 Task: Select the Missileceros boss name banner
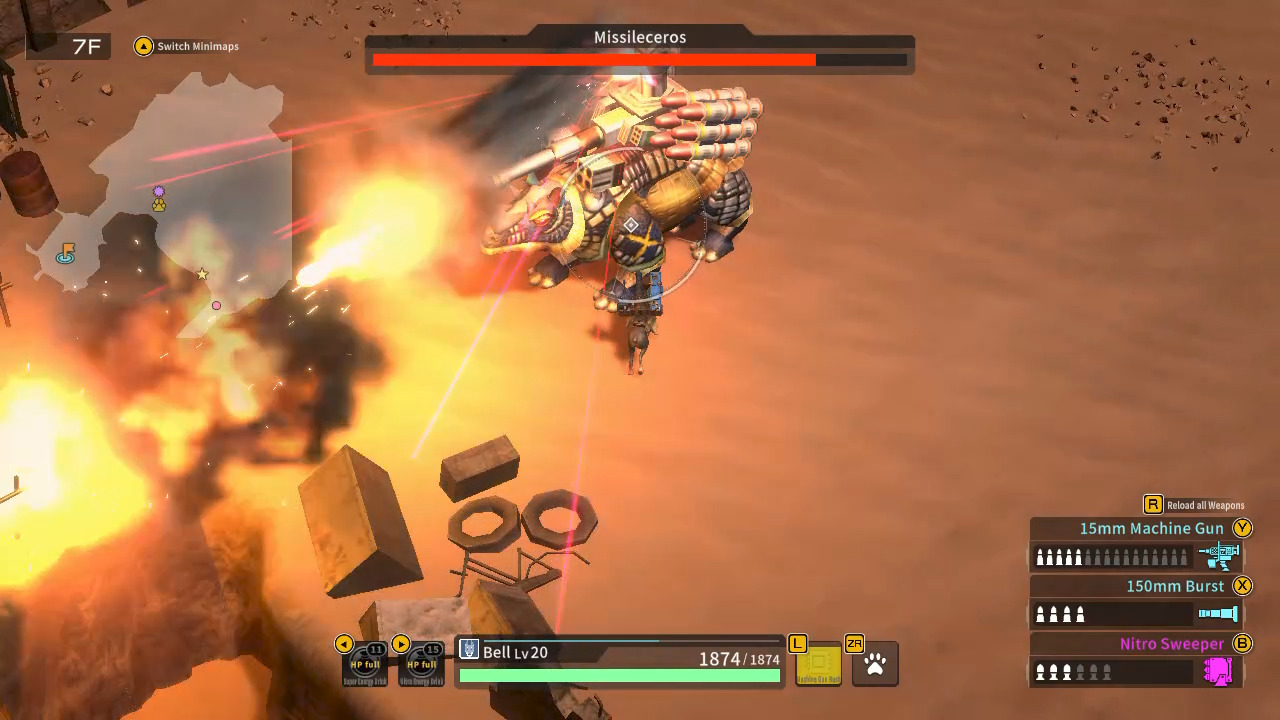pyautogui.click(x=640, y=37)
